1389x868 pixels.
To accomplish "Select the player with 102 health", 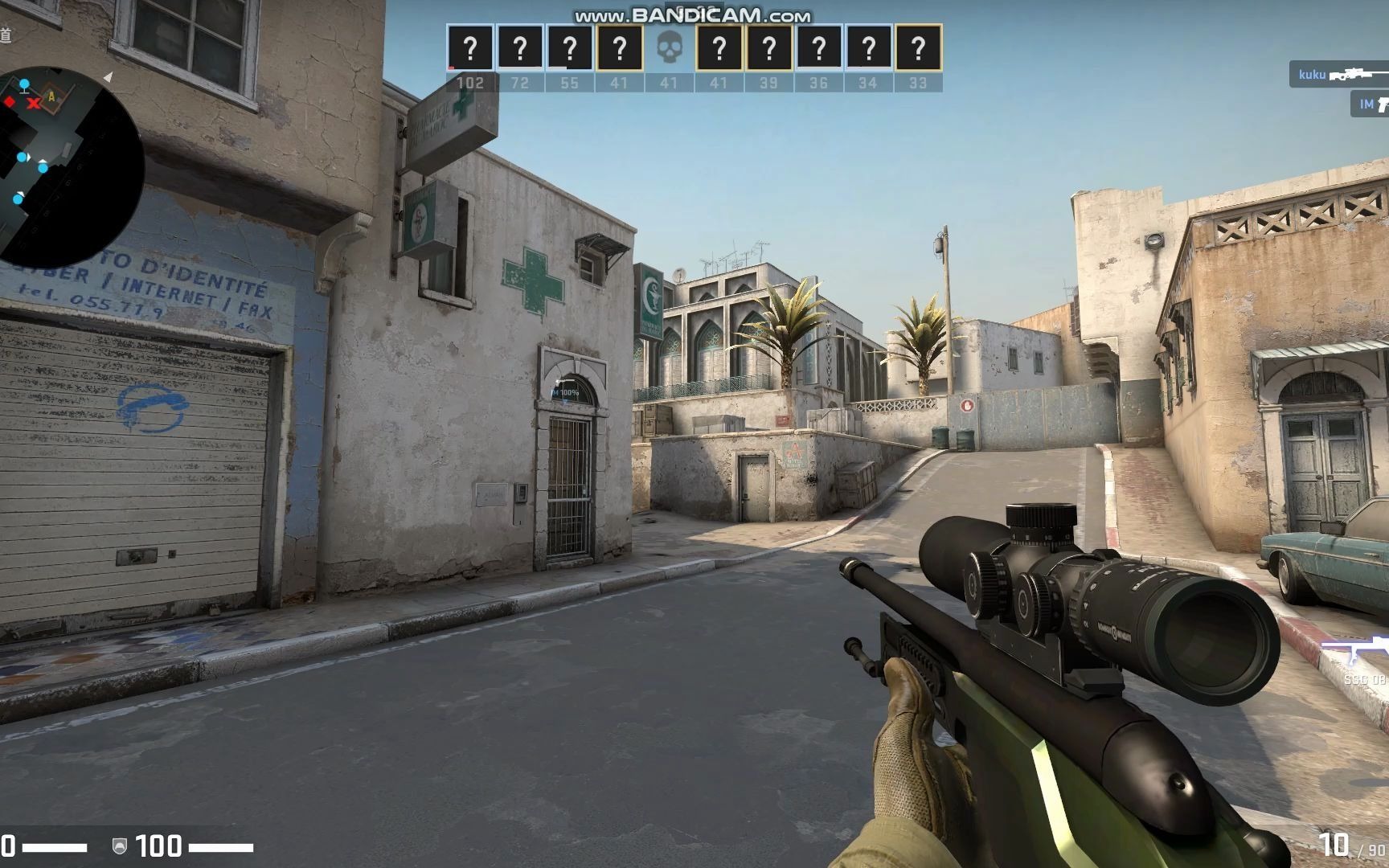I will (x=470, y=82).
